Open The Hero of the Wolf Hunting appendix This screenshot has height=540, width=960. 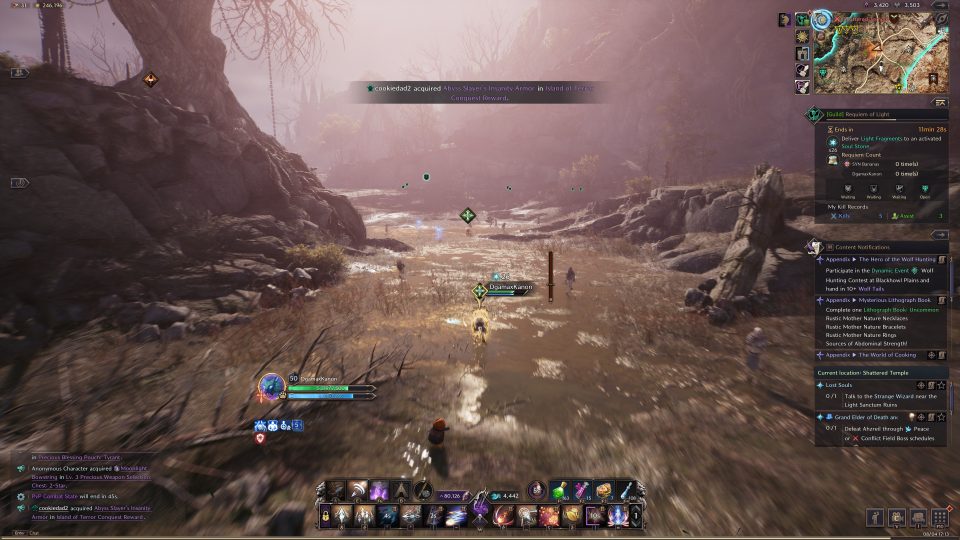878,259
